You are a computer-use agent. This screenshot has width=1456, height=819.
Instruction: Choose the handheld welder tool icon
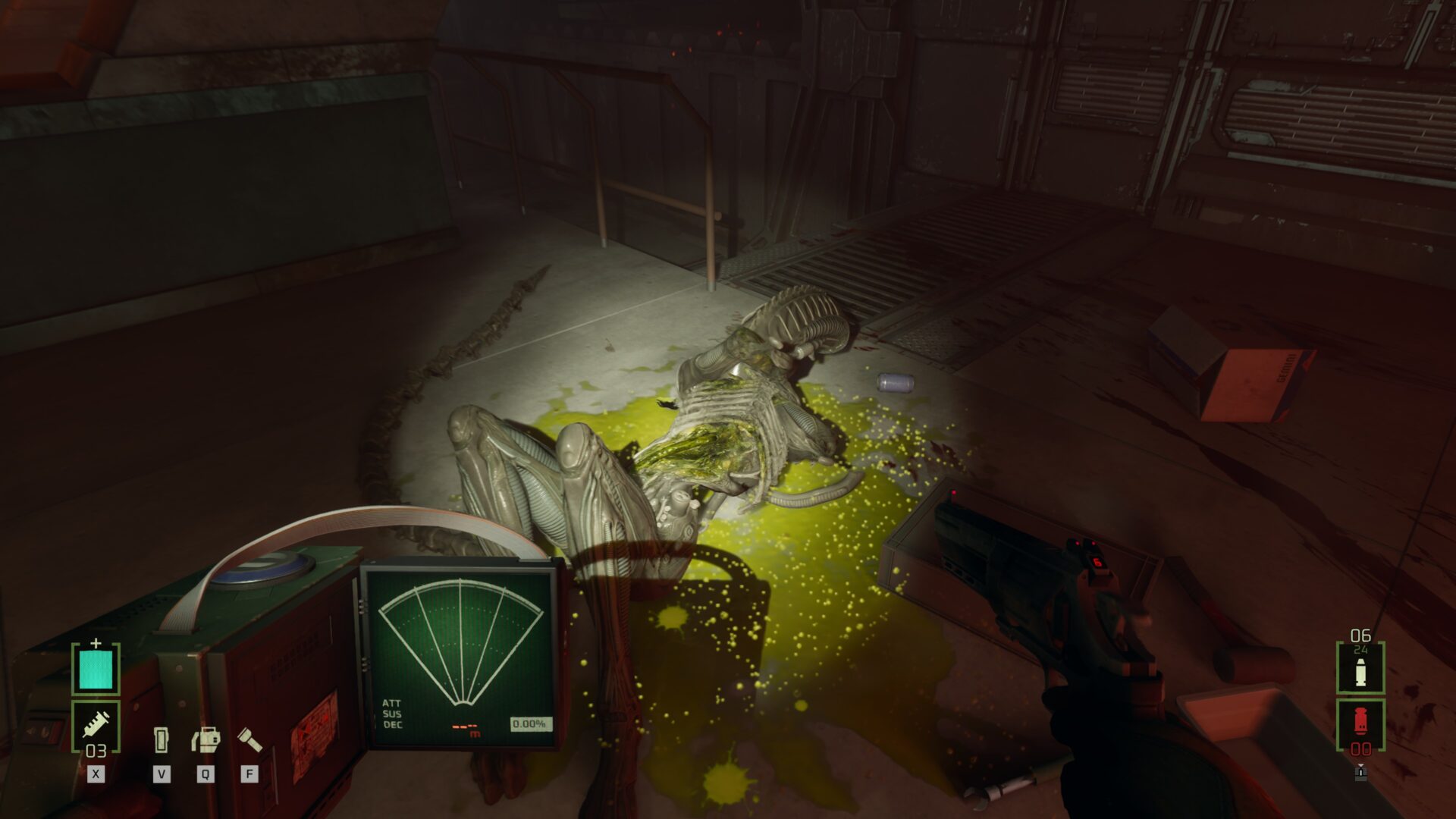[x=206, y=739]
